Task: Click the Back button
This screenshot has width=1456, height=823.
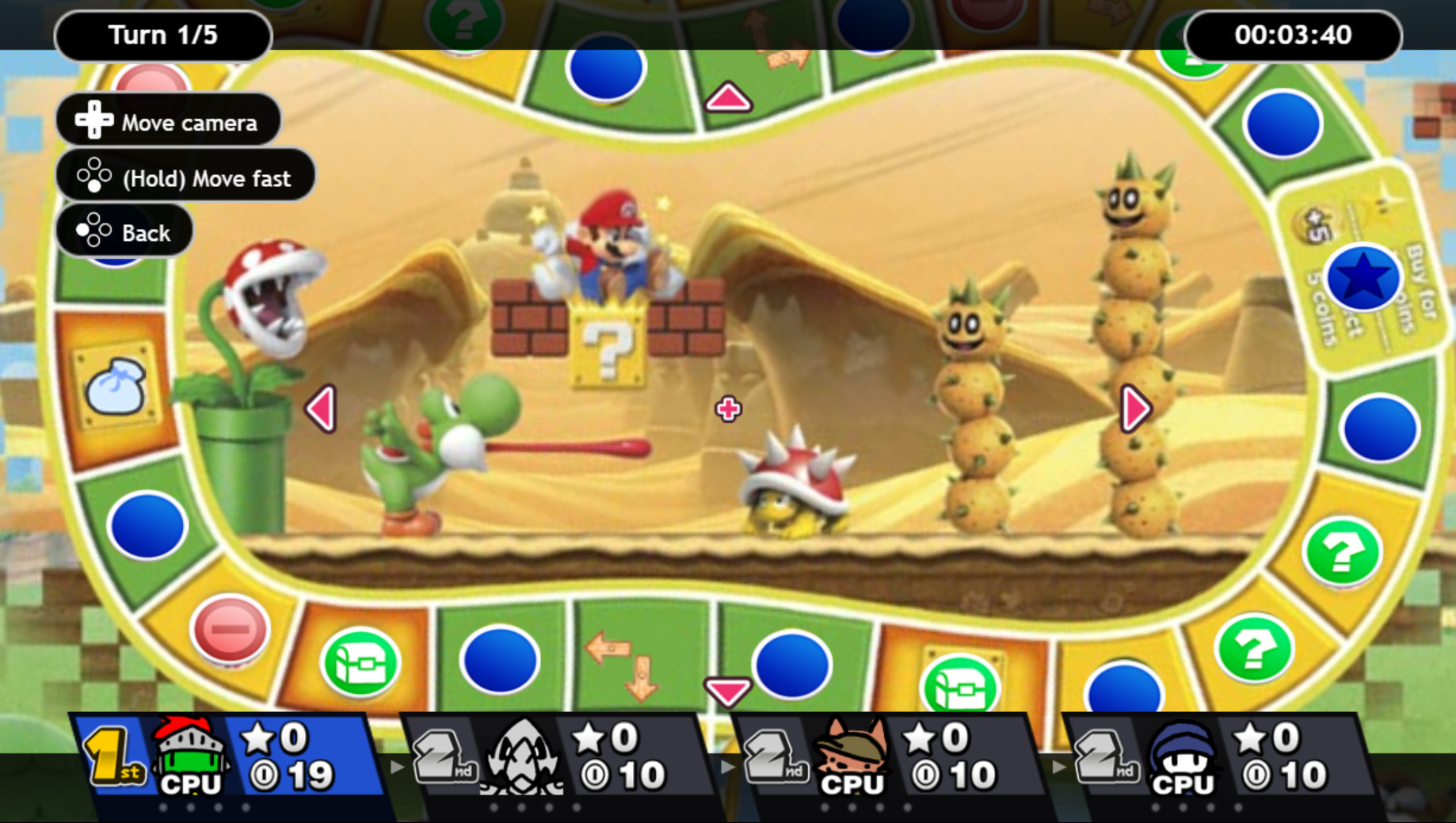Action: [124, 231]
